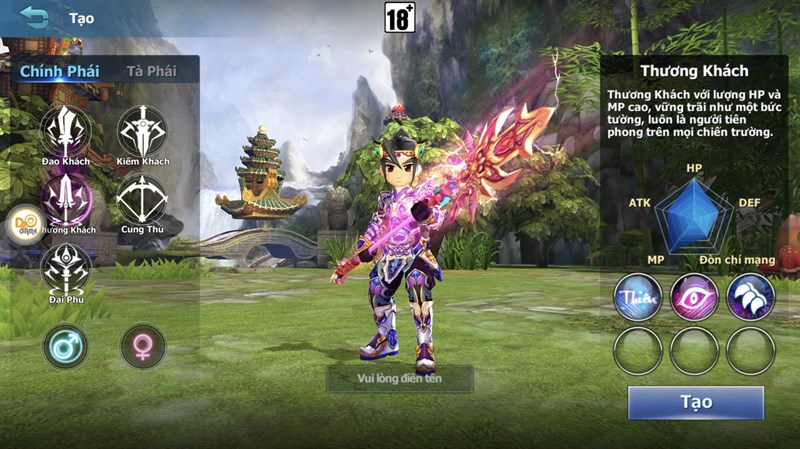This screenshot has height=449, width=800.
Task: Switch to the Tà Phái faction tab
Action: 151,71
